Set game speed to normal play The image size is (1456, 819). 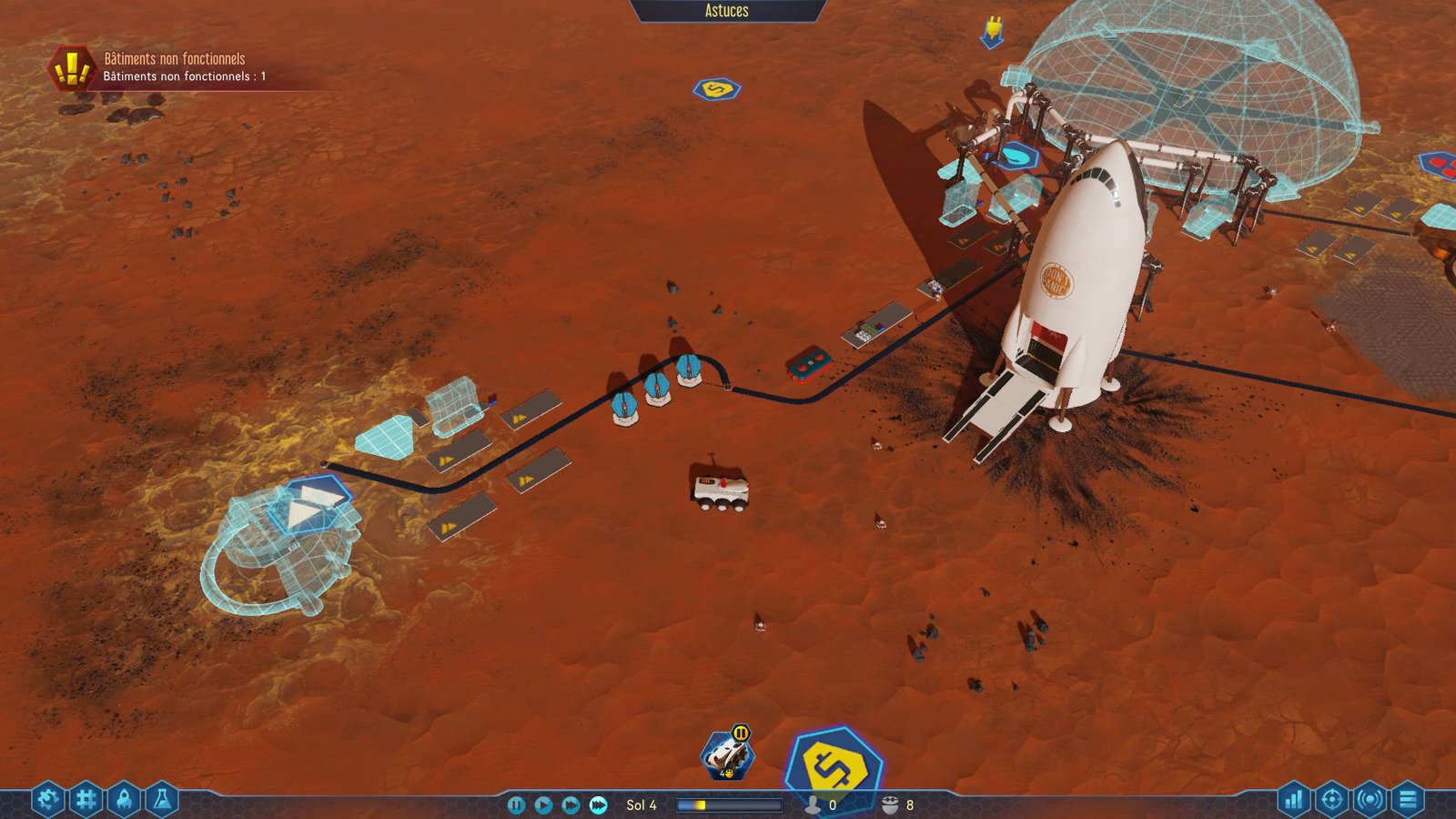(543, 805)
